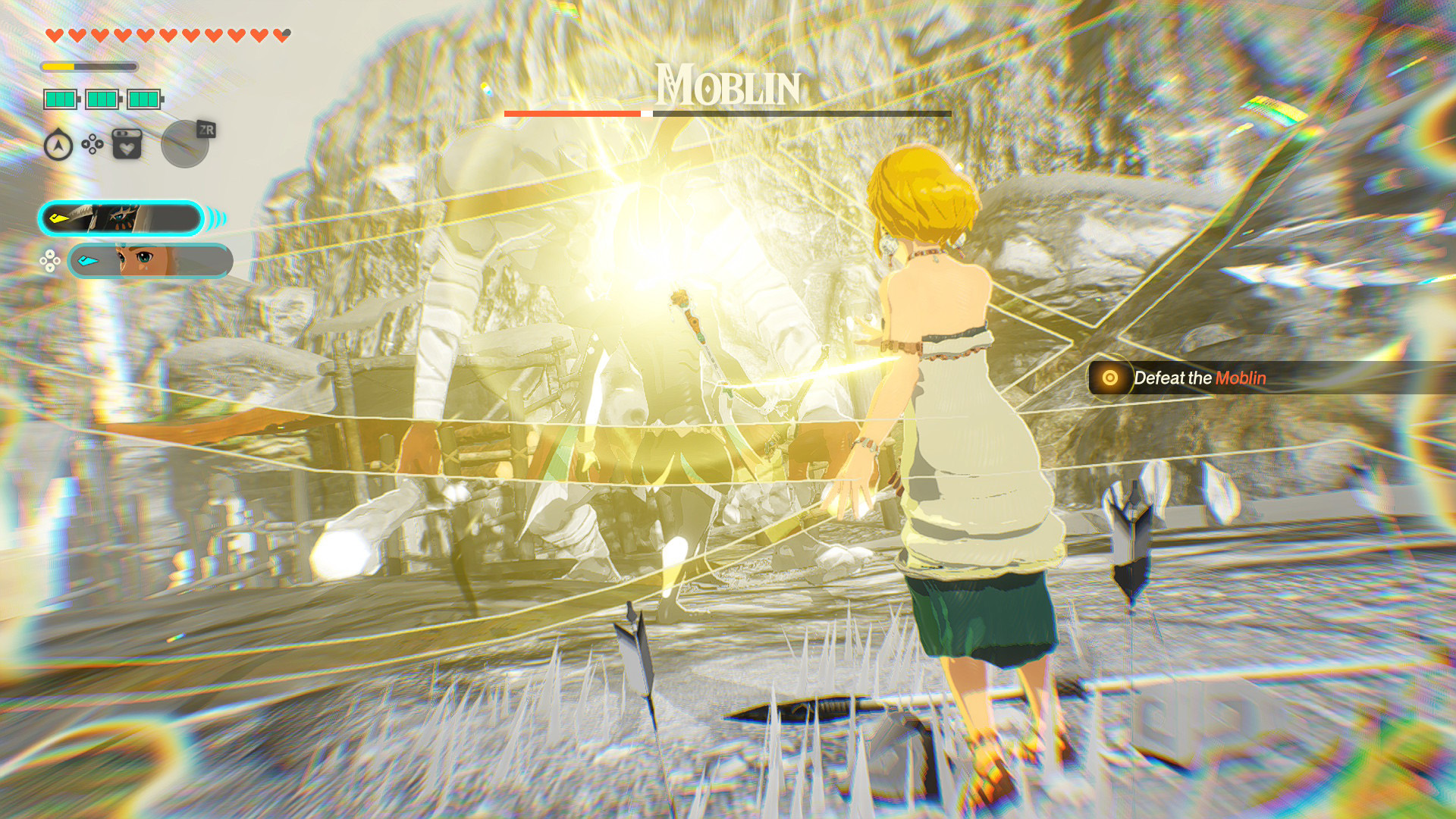Click the red Moblin text in the objective
1456x819 pixels.
coord(1242,378)
